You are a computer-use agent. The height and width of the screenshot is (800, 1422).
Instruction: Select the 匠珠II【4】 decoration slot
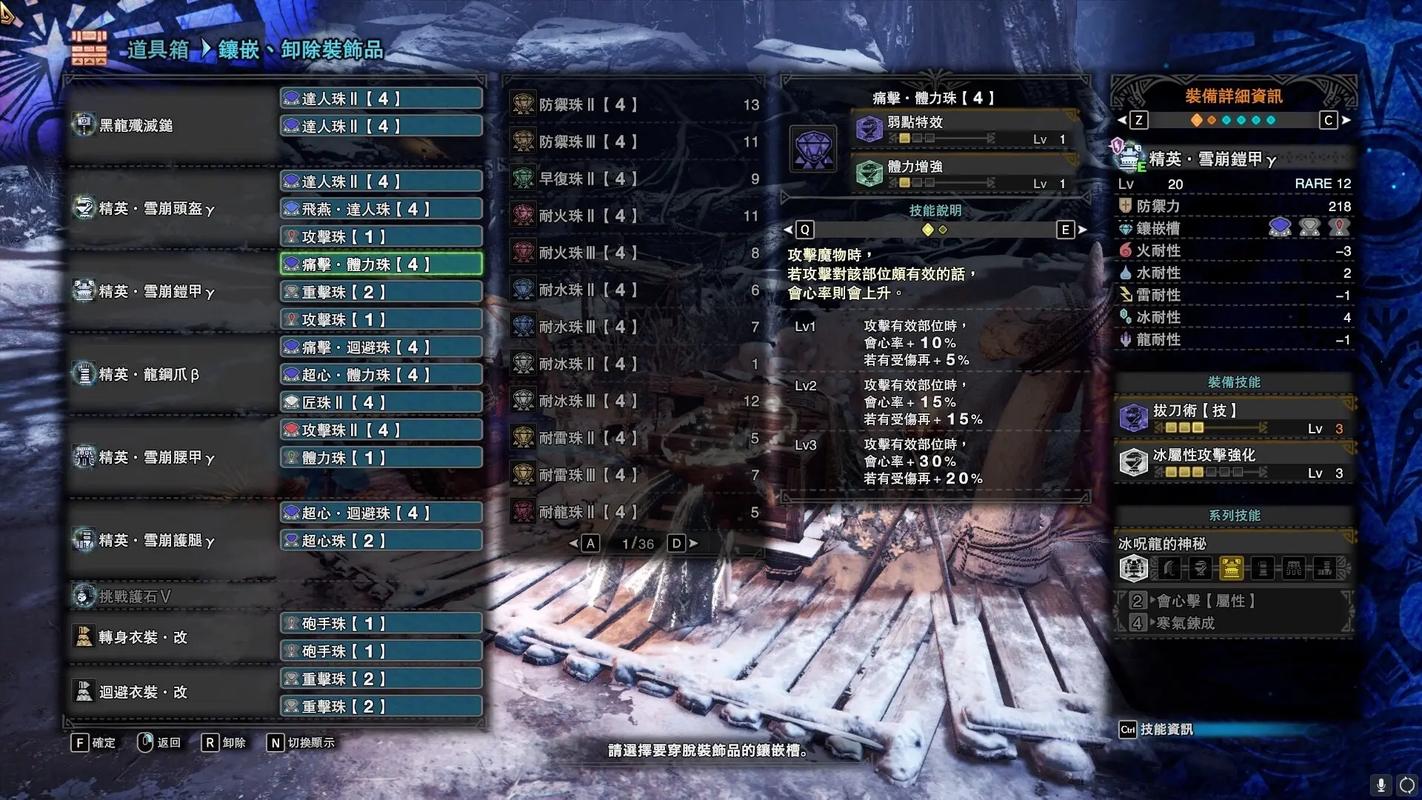[x=381, y=402]
